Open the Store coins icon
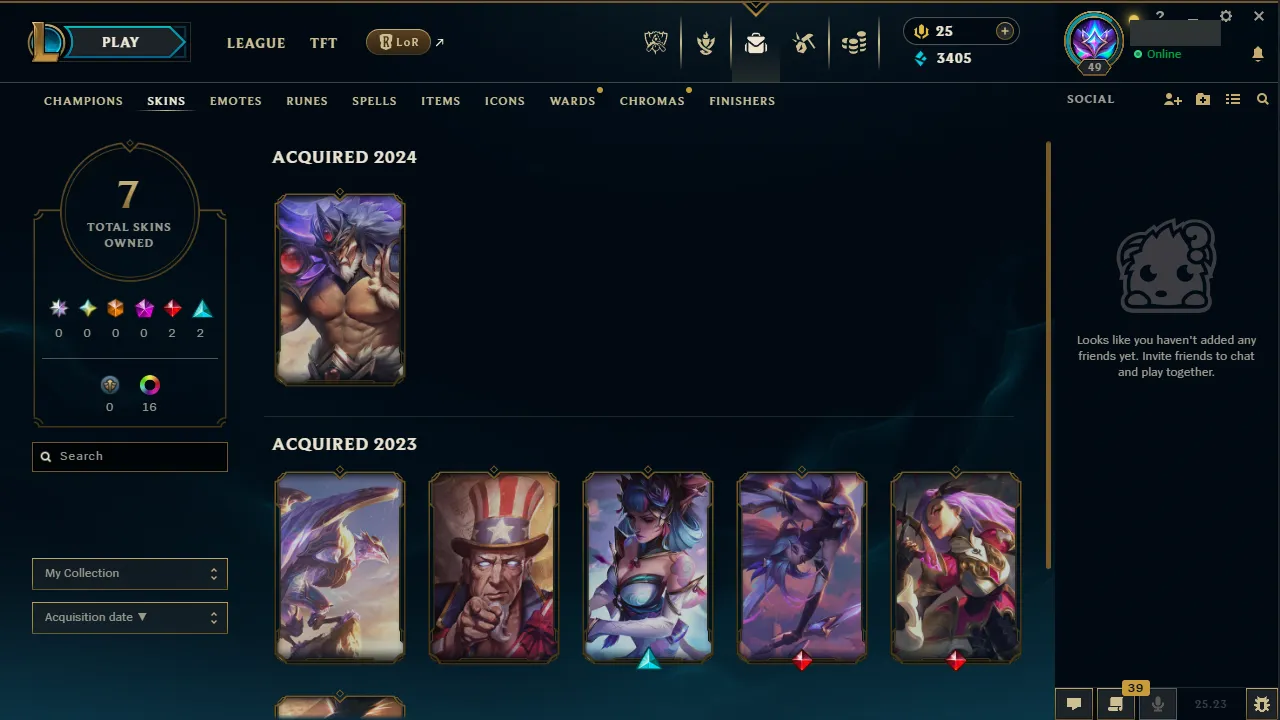The height and width of the screenshot is (720, 1280). pyautogui.click(x=854, y=42)
